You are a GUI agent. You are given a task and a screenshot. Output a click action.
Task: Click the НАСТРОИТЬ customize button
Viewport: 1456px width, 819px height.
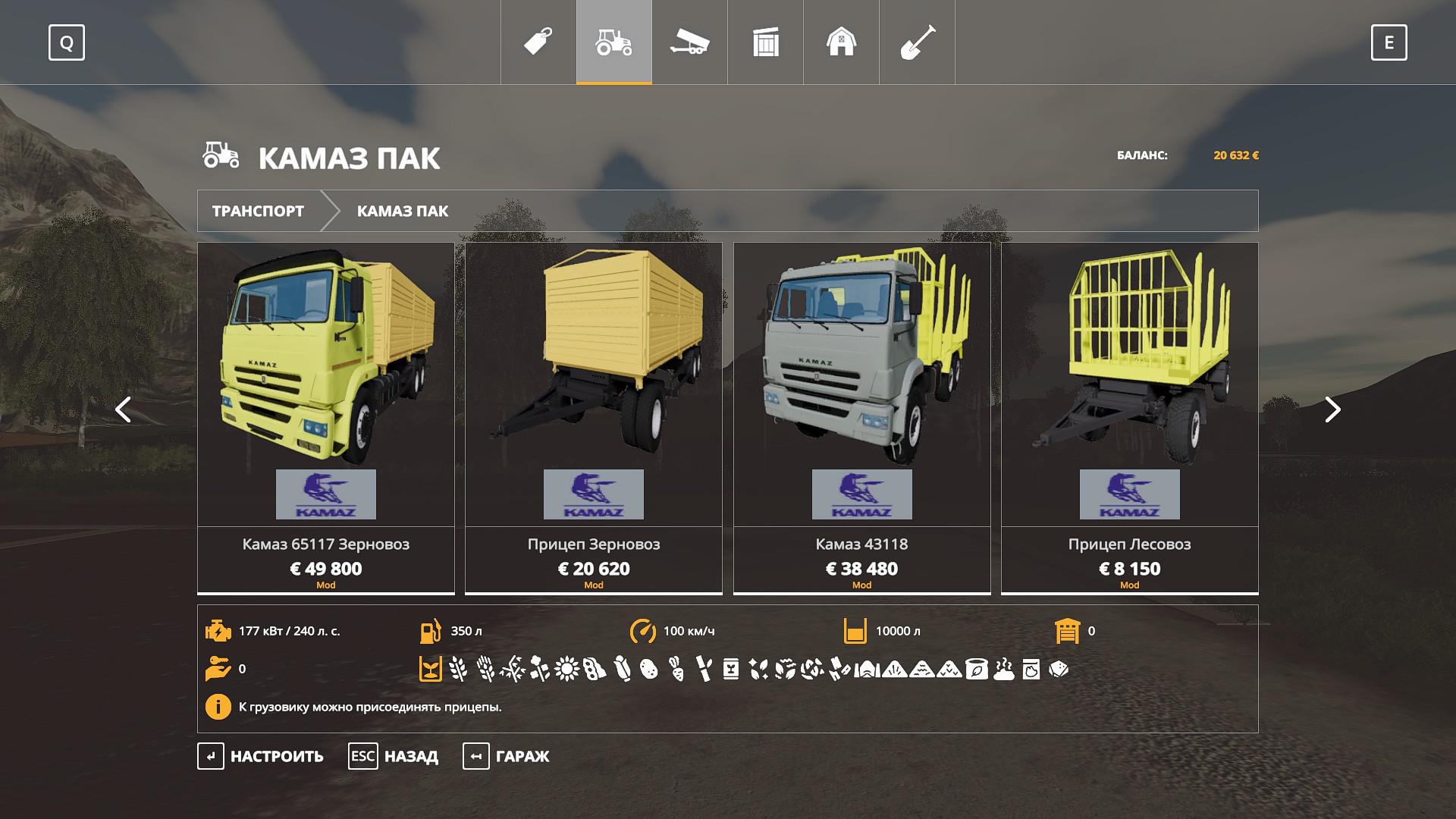[x=262, y=756]
